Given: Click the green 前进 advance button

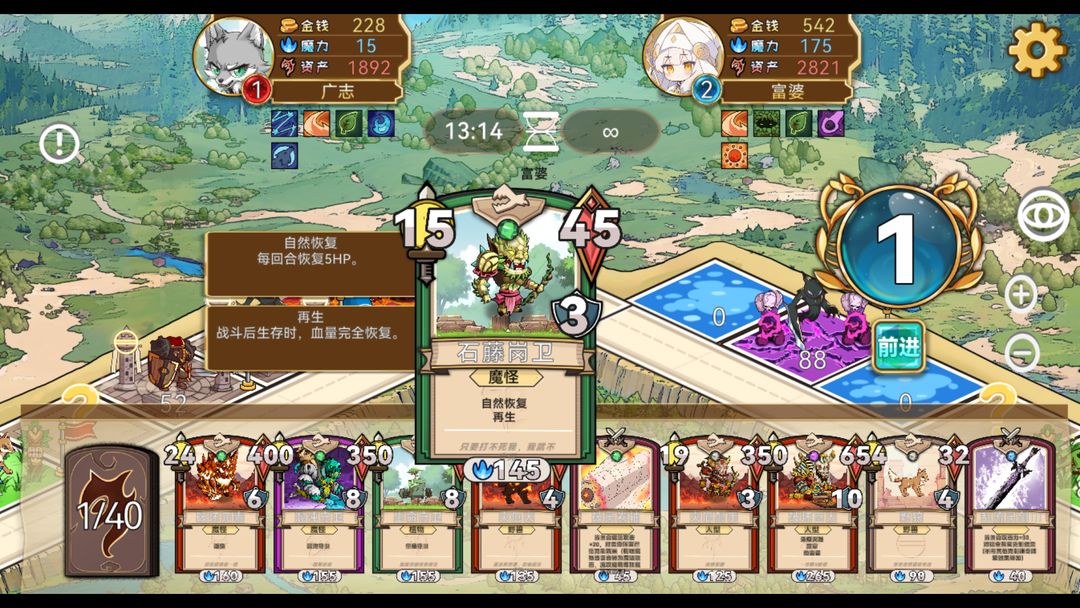Looking at the screenshot, I should pos(896,347).
